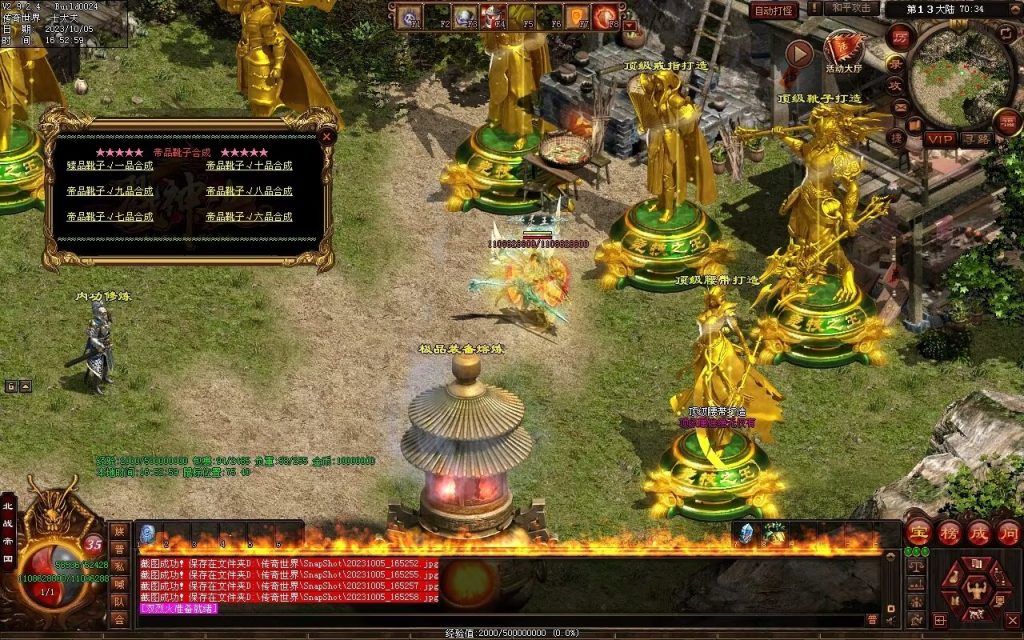Open the mail envelope icon

click(900, 108)
